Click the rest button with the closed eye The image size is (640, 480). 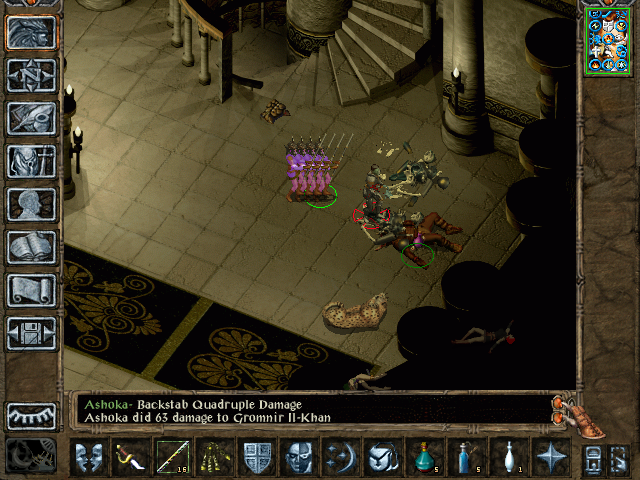click(31, 416)
